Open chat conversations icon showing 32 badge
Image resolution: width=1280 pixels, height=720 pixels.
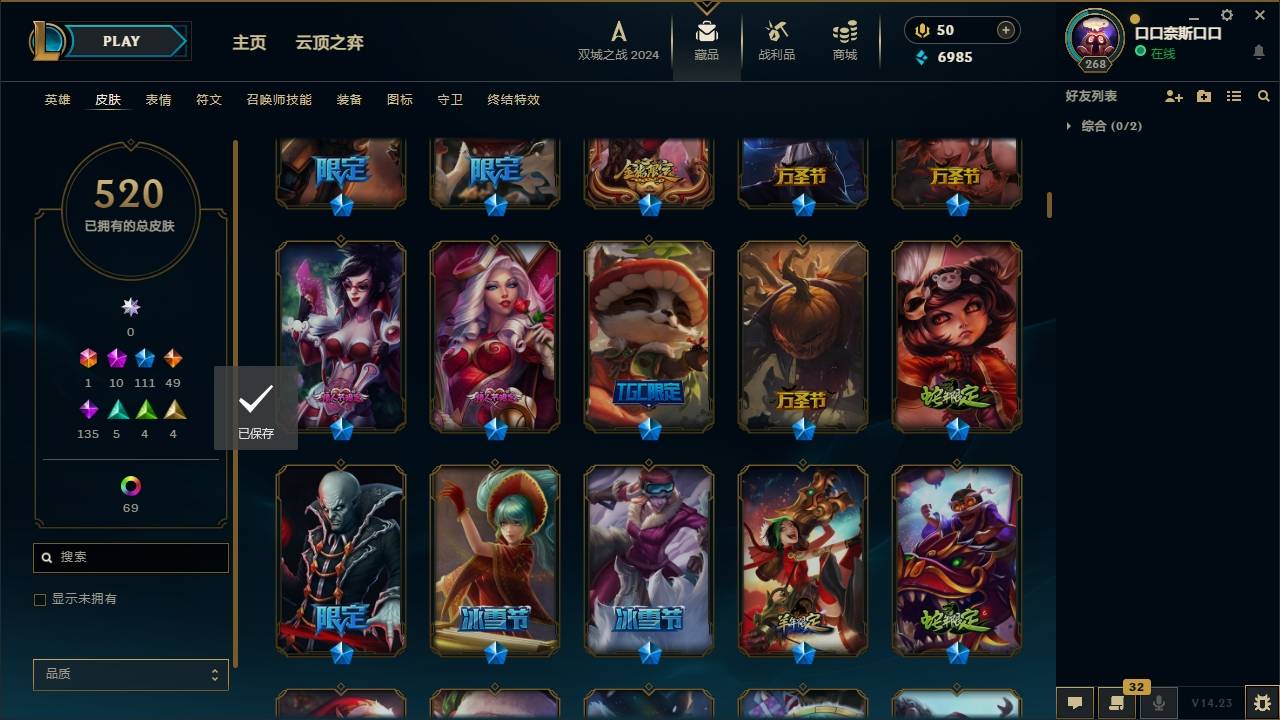tap(1117, 703)
